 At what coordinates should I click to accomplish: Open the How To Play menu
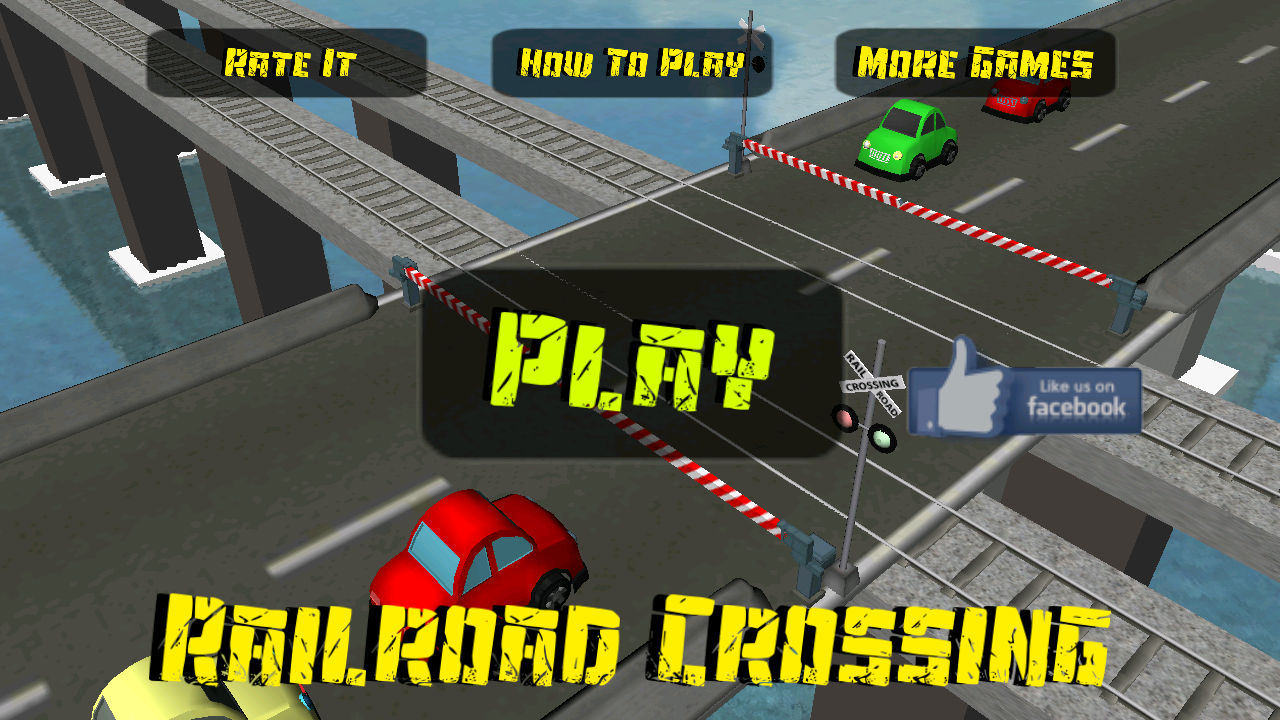pyautogui.click(x=630, y=62)
